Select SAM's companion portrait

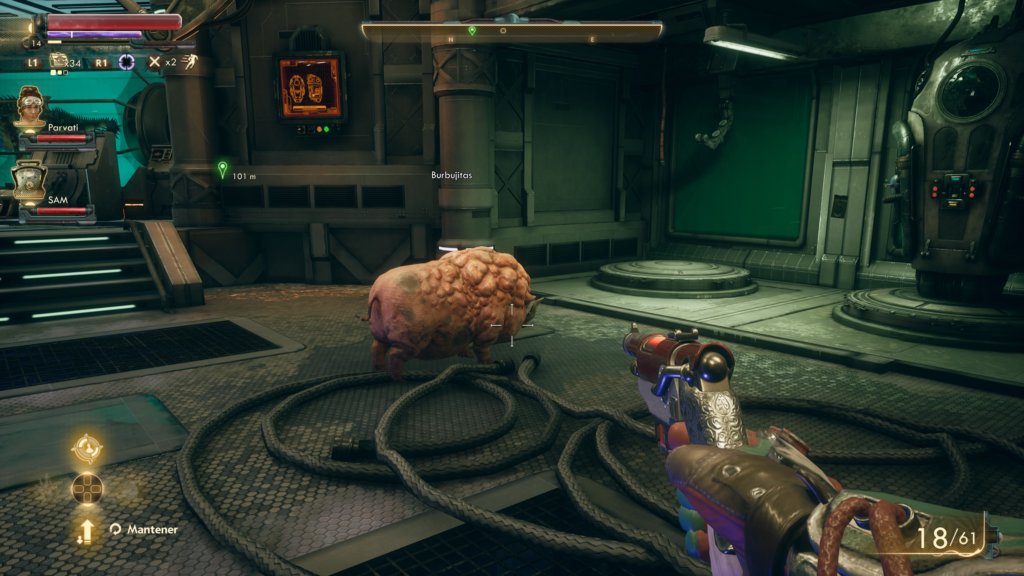click(29, 181)
